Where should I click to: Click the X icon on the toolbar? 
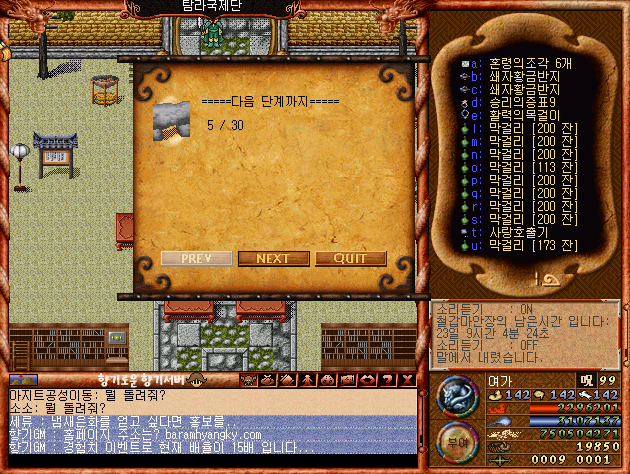point(407,380)
